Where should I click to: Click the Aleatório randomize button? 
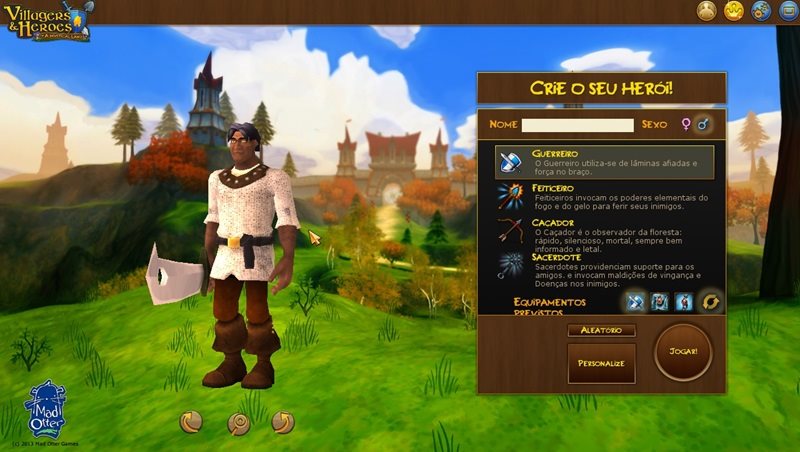pyautogui.click(x=601, y=330)
